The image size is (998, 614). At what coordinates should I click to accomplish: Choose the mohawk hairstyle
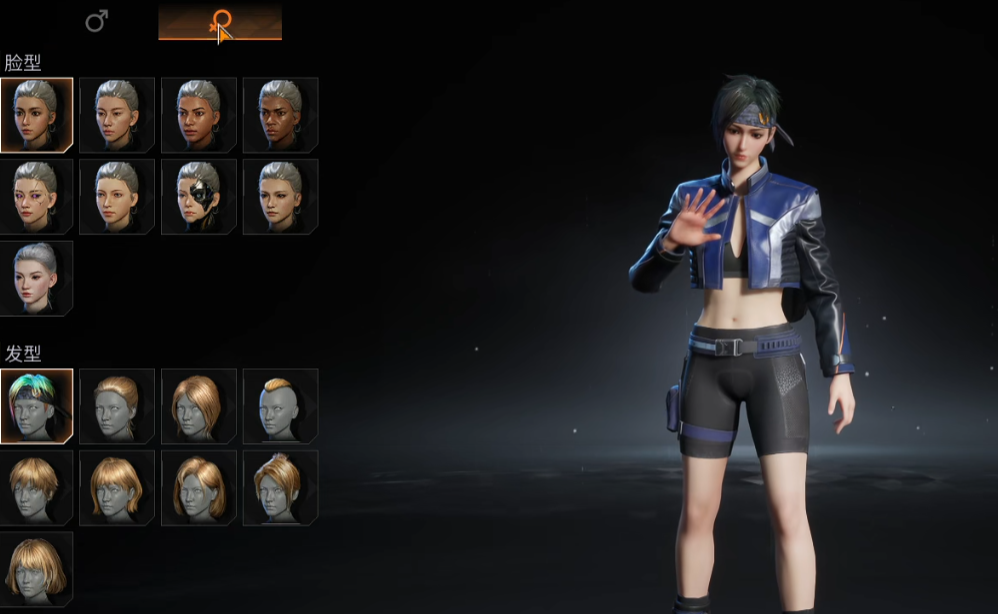(x=281, y=406)
